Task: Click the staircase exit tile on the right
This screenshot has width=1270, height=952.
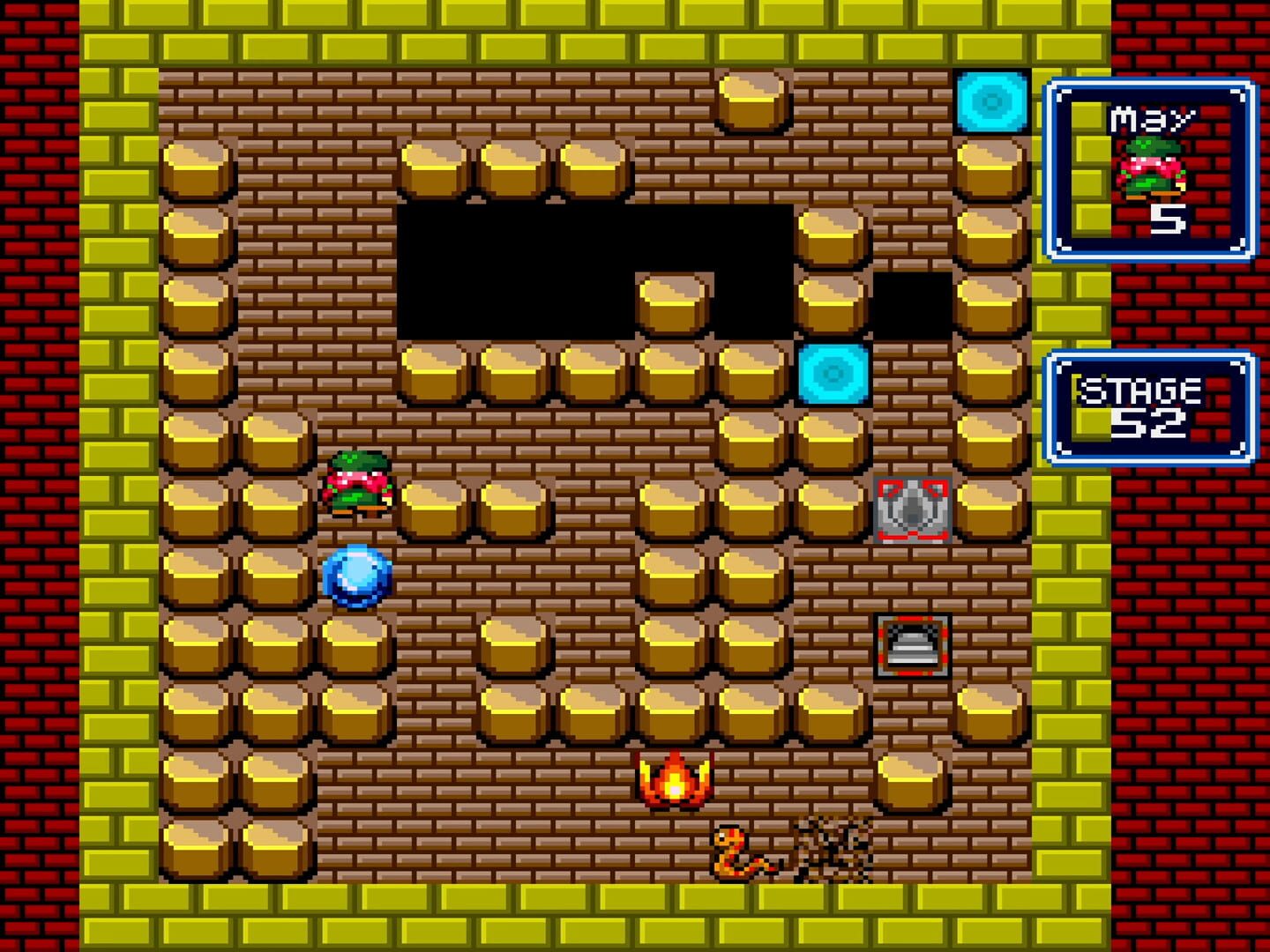Action: tap(915, 648)
